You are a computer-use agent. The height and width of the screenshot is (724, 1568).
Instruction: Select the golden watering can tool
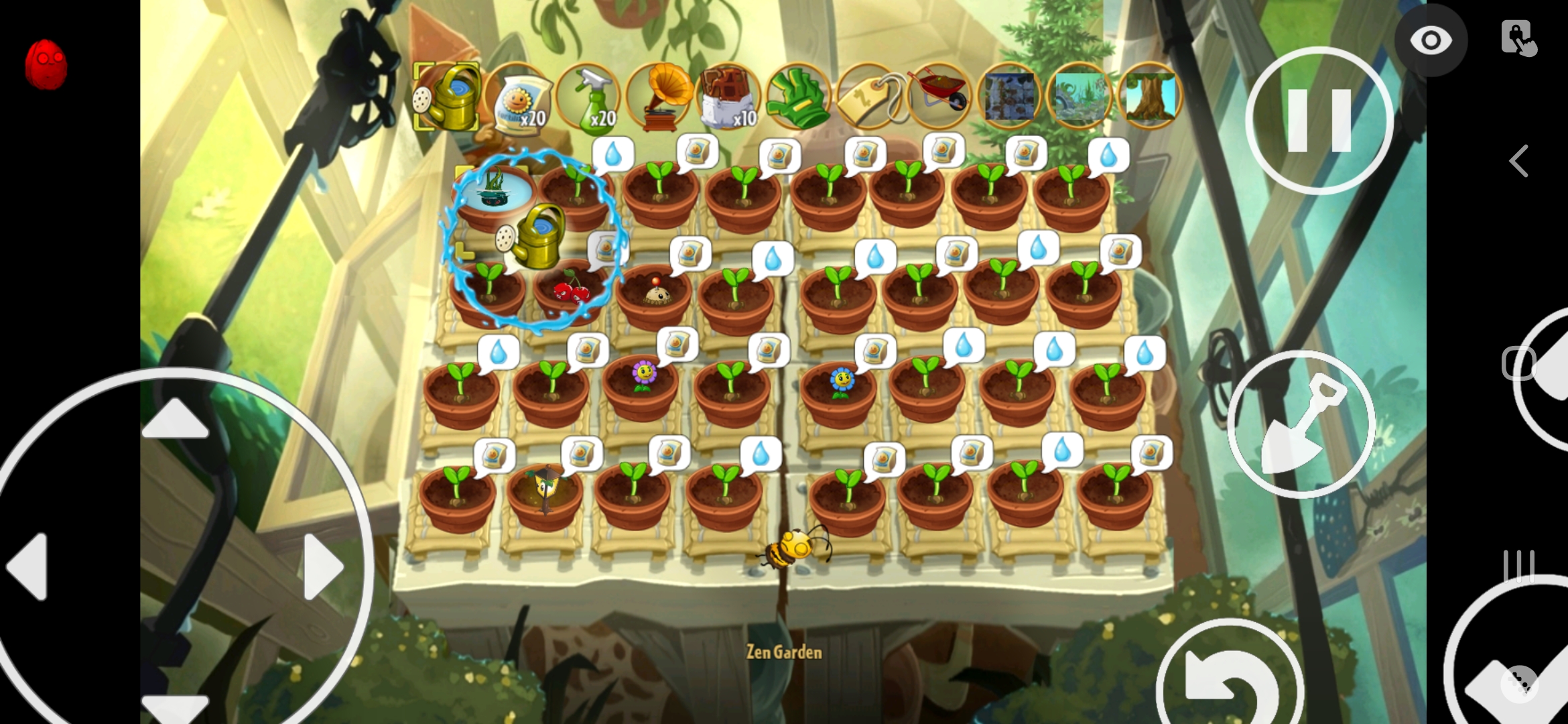(447, 97)
